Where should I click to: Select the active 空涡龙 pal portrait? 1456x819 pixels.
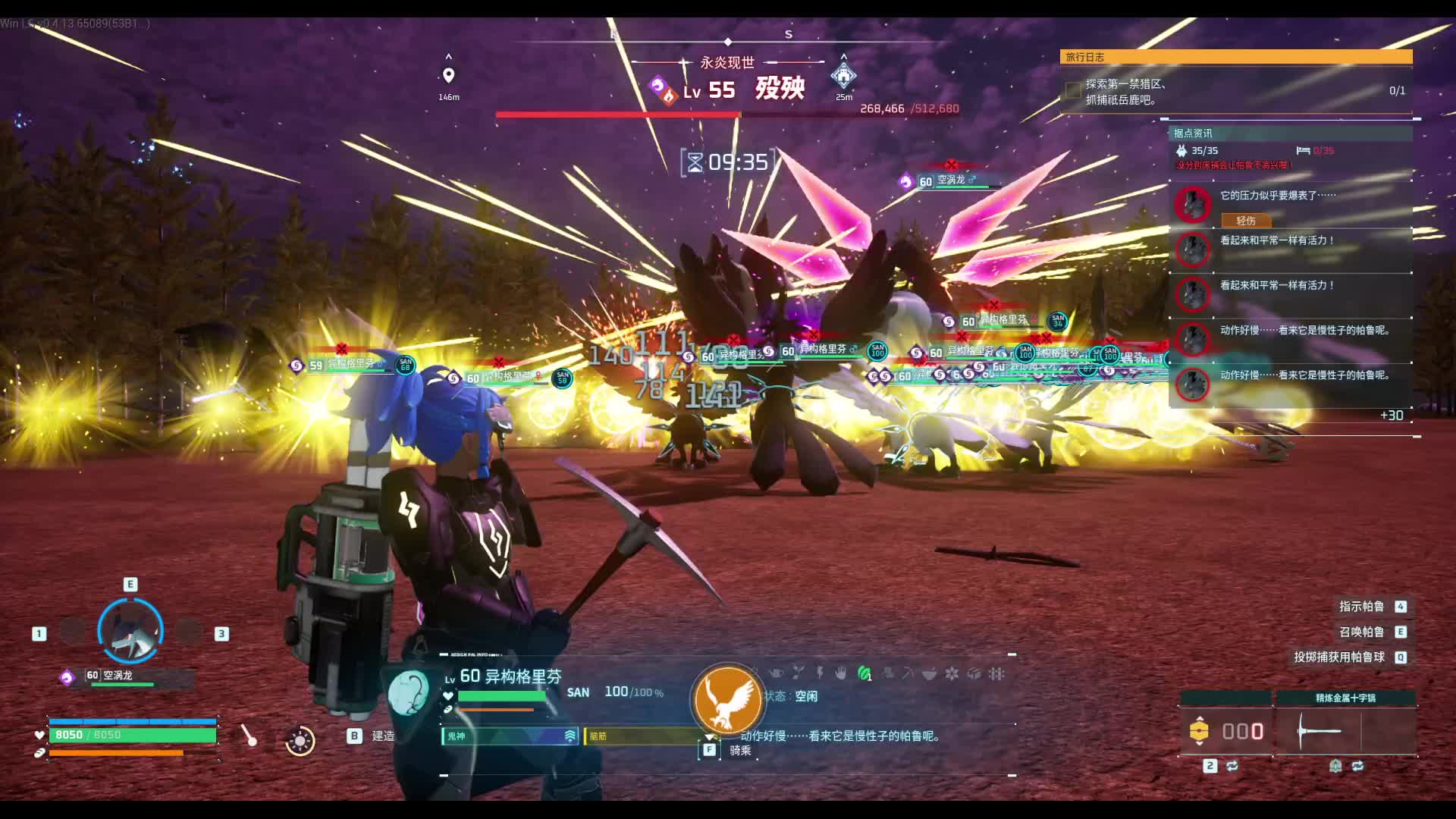[130, 631]
